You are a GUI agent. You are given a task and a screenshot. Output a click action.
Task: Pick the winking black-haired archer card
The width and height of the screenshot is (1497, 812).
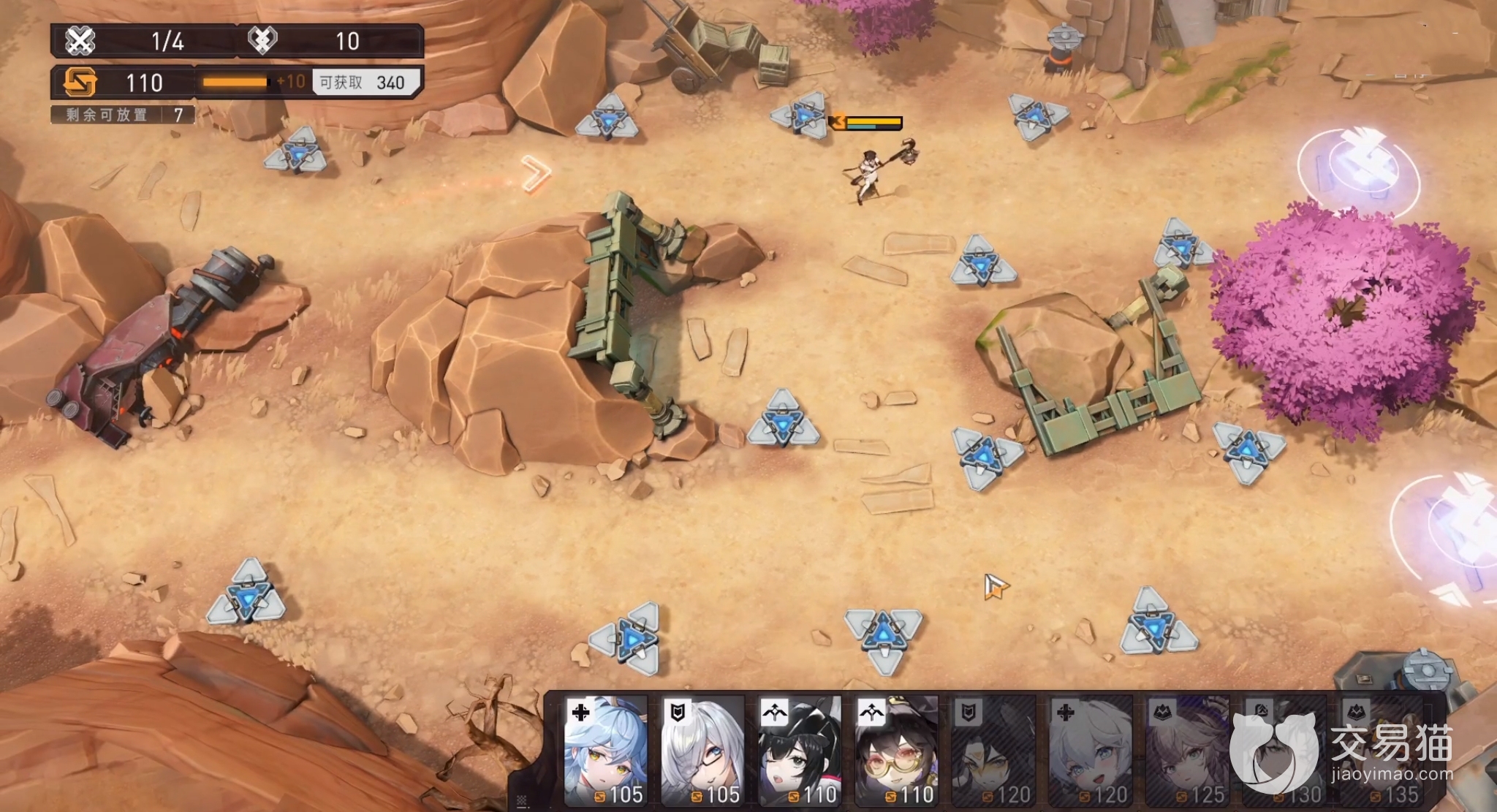tap(800, 751)
